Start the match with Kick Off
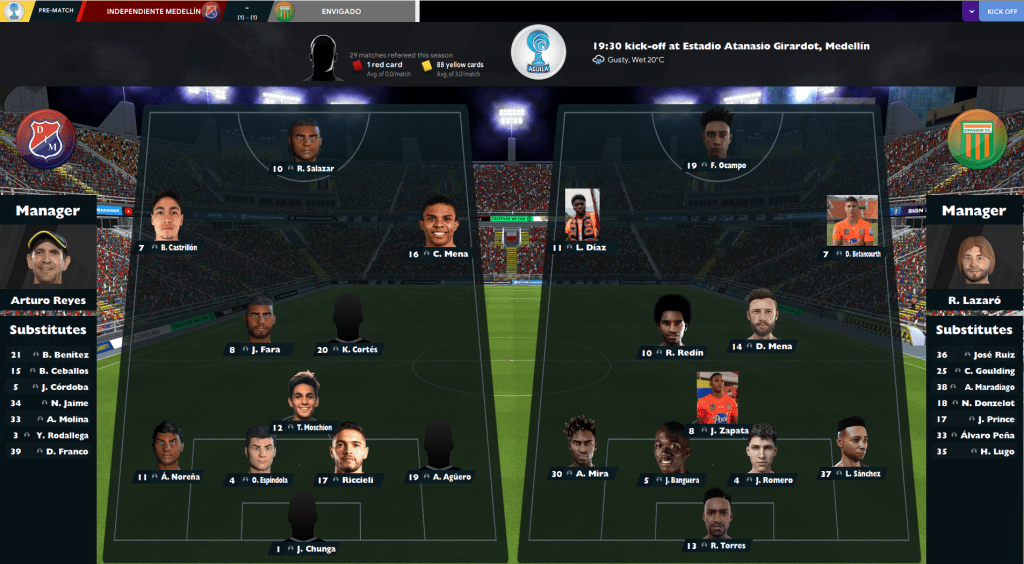This screenshot has width=1024, height=564. (x=1001, y=12)
